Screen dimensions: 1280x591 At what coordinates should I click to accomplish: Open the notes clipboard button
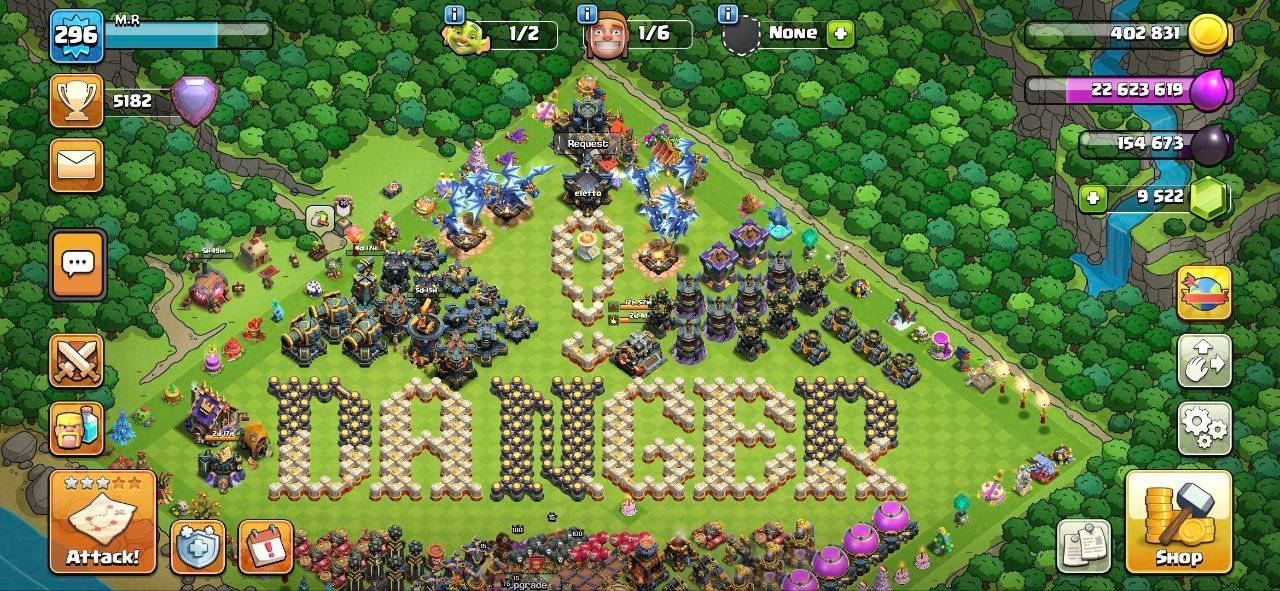1084,546
